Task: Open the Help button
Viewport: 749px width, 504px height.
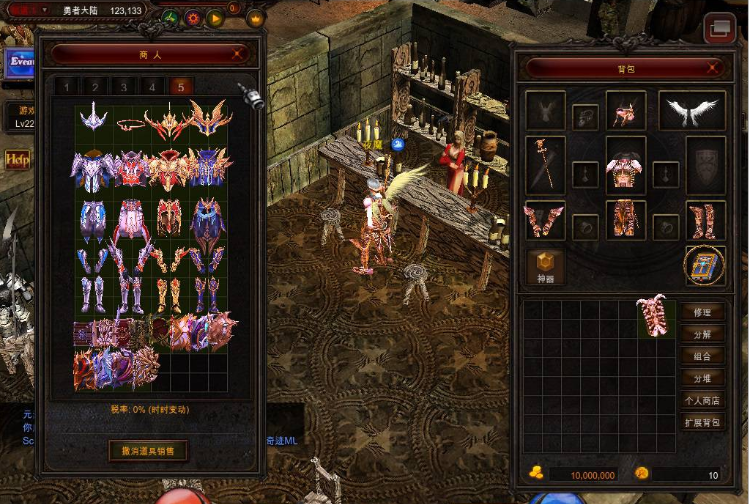Action: tap(16, 159)
